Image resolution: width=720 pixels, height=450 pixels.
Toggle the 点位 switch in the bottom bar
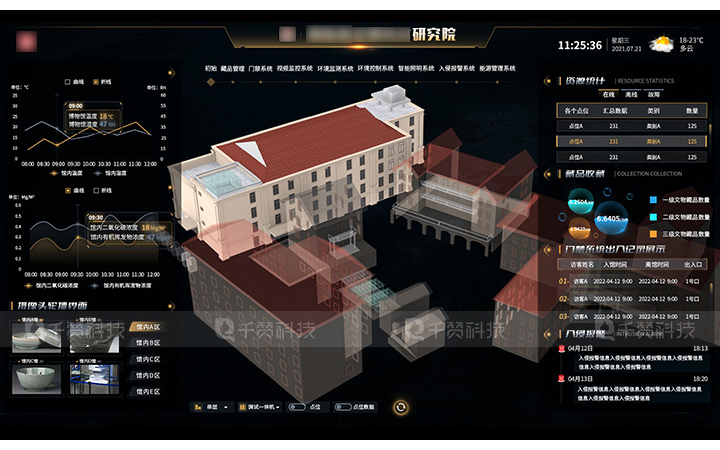(x=297, y=407)
